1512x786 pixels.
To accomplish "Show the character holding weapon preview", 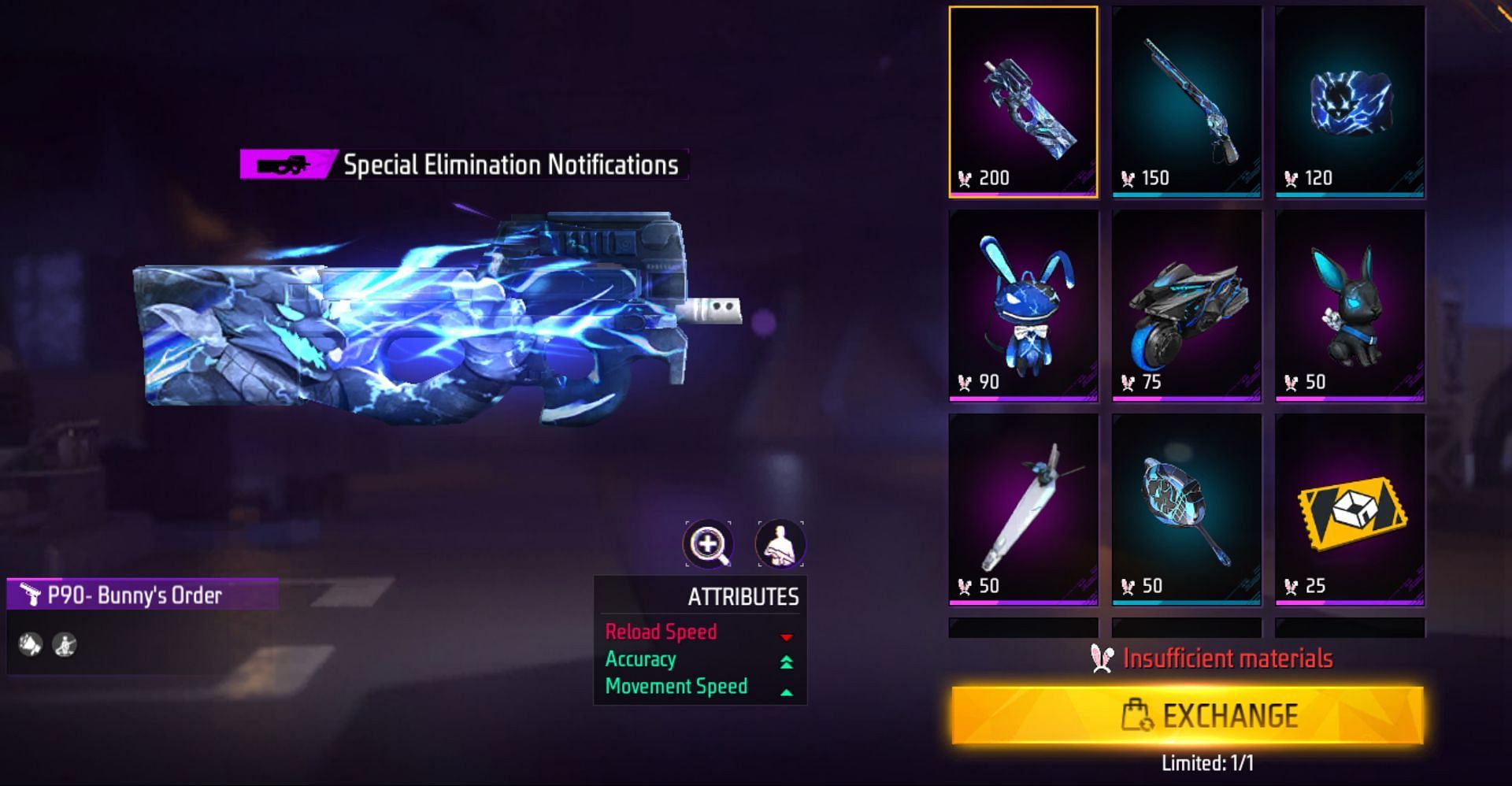I will point(780,543).
